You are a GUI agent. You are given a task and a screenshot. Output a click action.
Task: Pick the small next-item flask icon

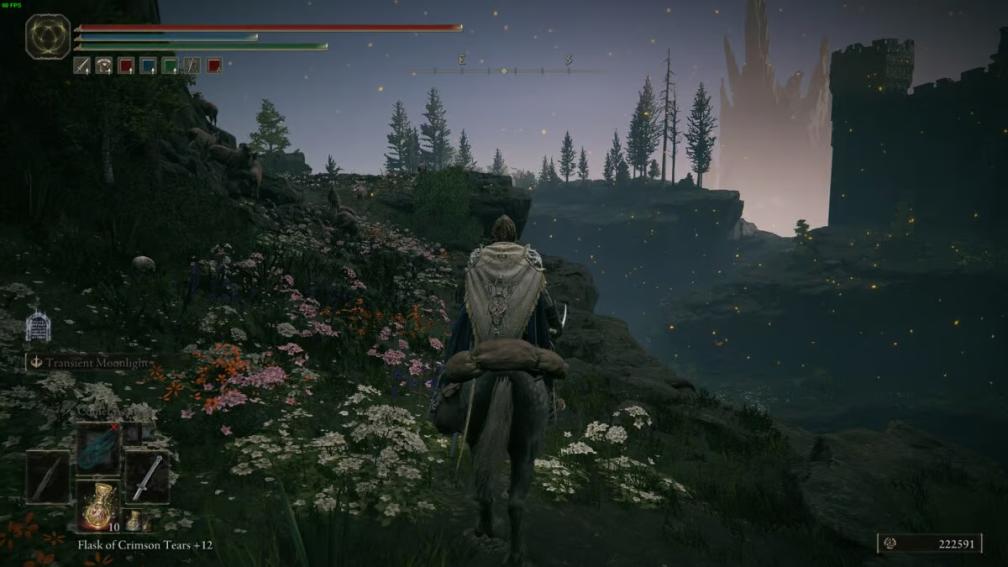click(x=132, y=521)
